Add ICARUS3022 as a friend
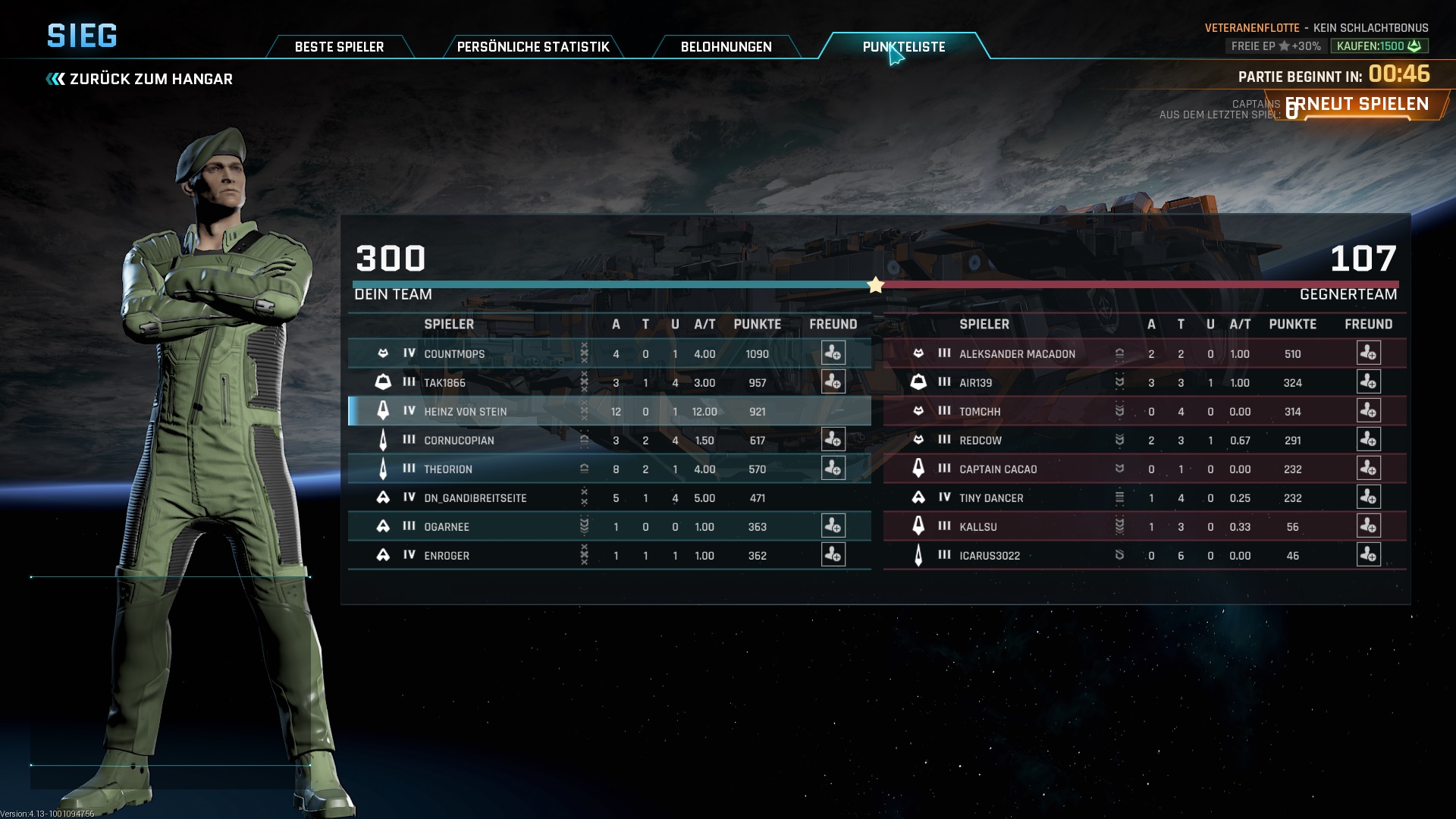Screen dimensions: 1456x819 [1368, 555]
